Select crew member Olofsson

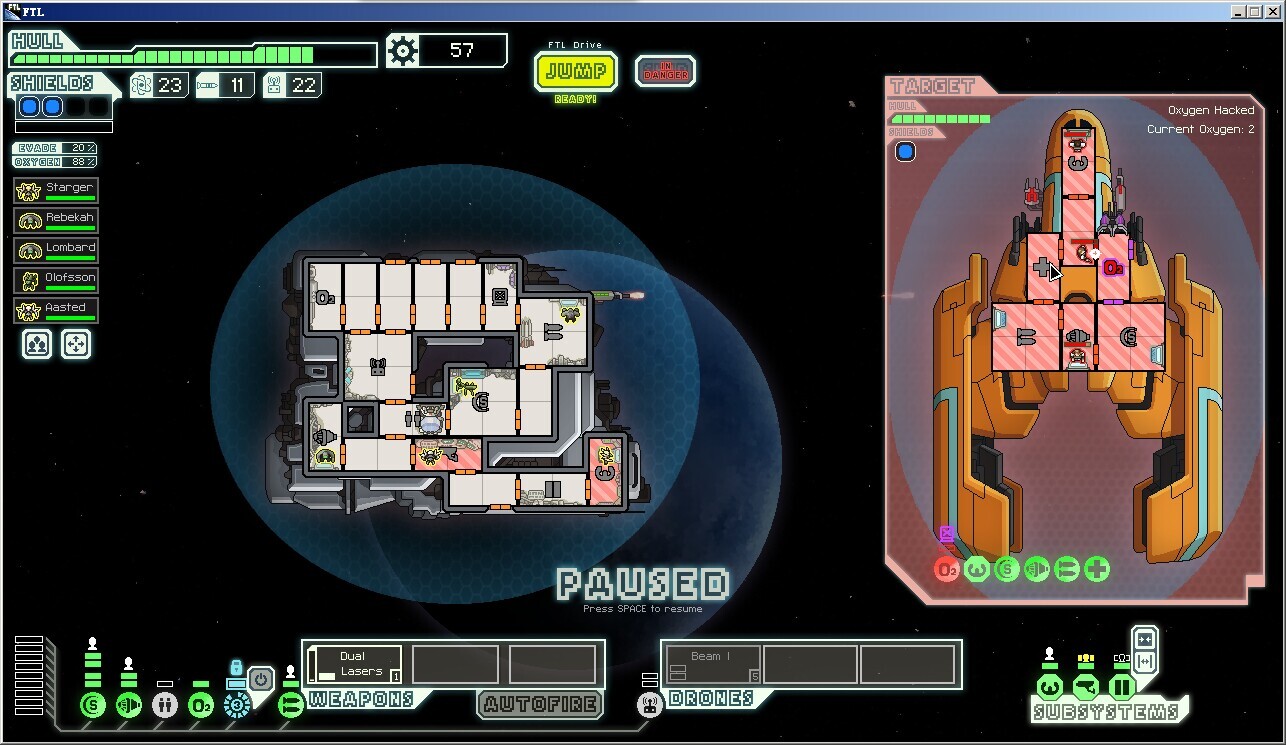coord(56,280)
